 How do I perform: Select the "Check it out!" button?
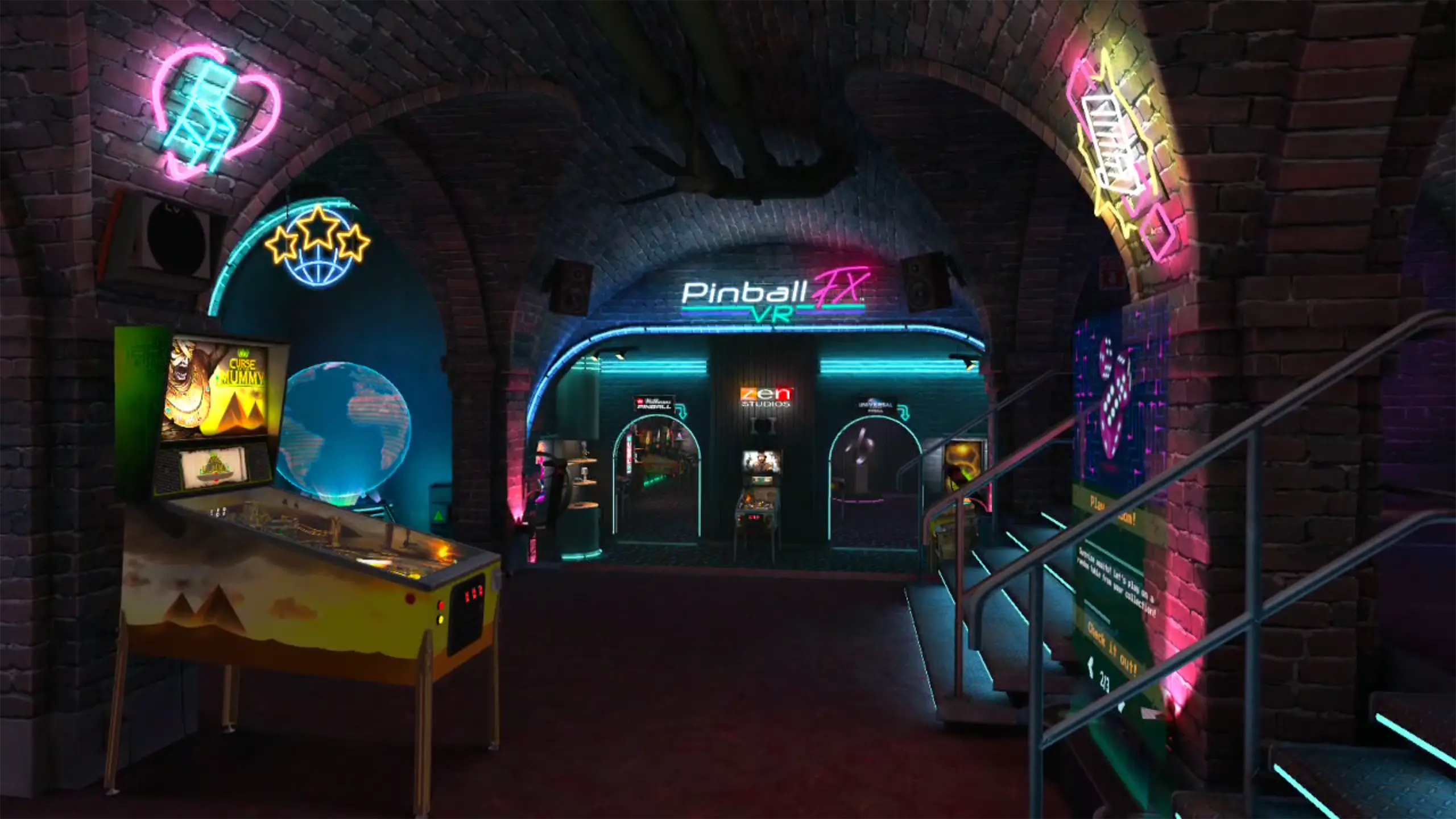pos(1113,648)
